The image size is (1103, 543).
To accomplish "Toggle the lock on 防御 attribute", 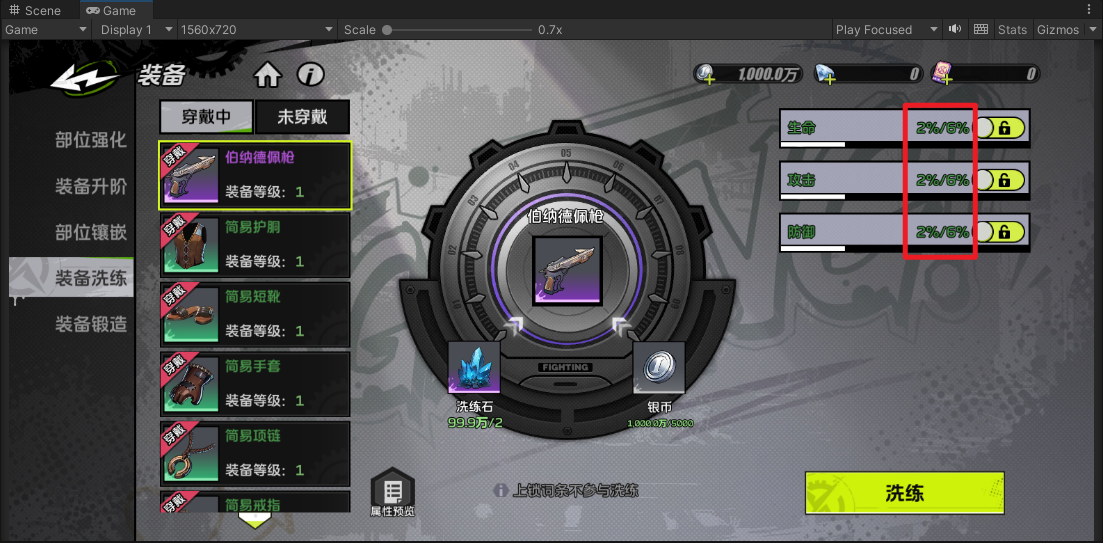I will (999, 232).
